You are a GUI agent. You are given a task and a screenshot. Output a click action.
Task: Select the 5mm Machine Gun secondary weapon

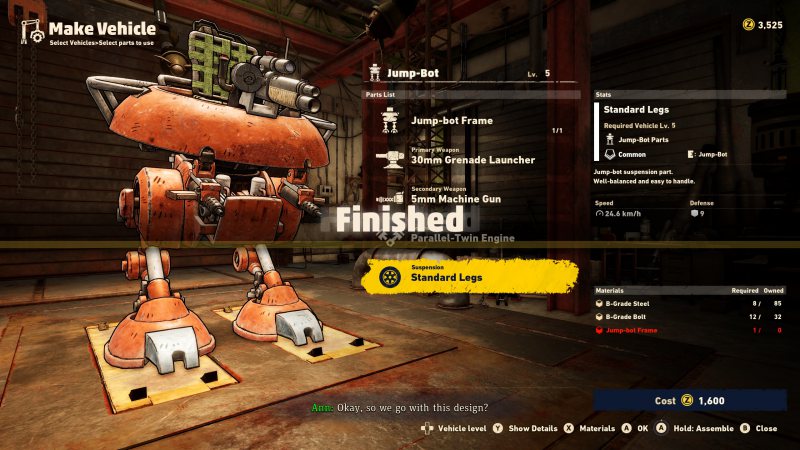click(x=459, y=196)
